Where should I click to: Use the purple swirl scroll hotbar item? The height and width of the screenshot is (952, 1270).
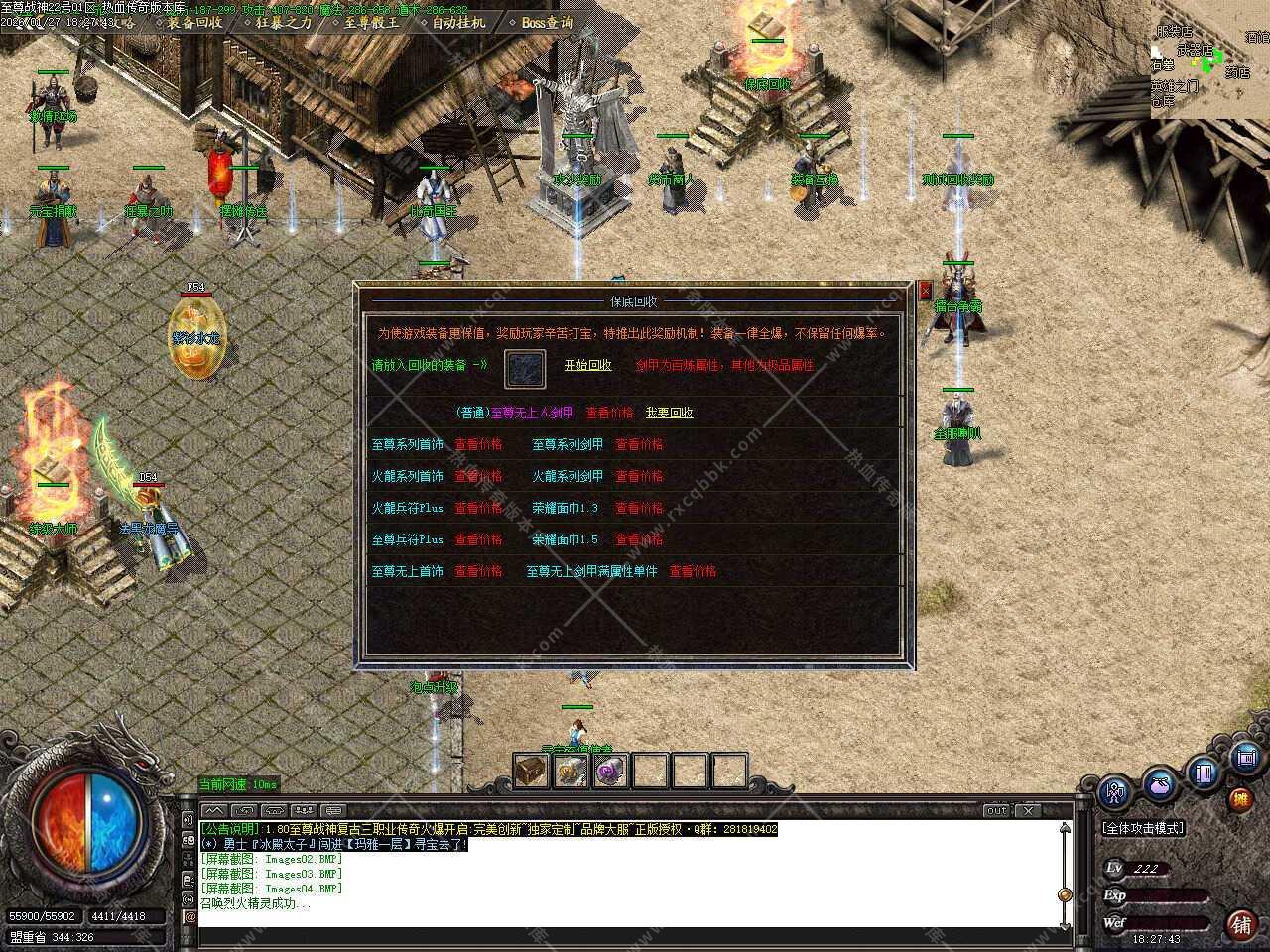coord(609,771)
